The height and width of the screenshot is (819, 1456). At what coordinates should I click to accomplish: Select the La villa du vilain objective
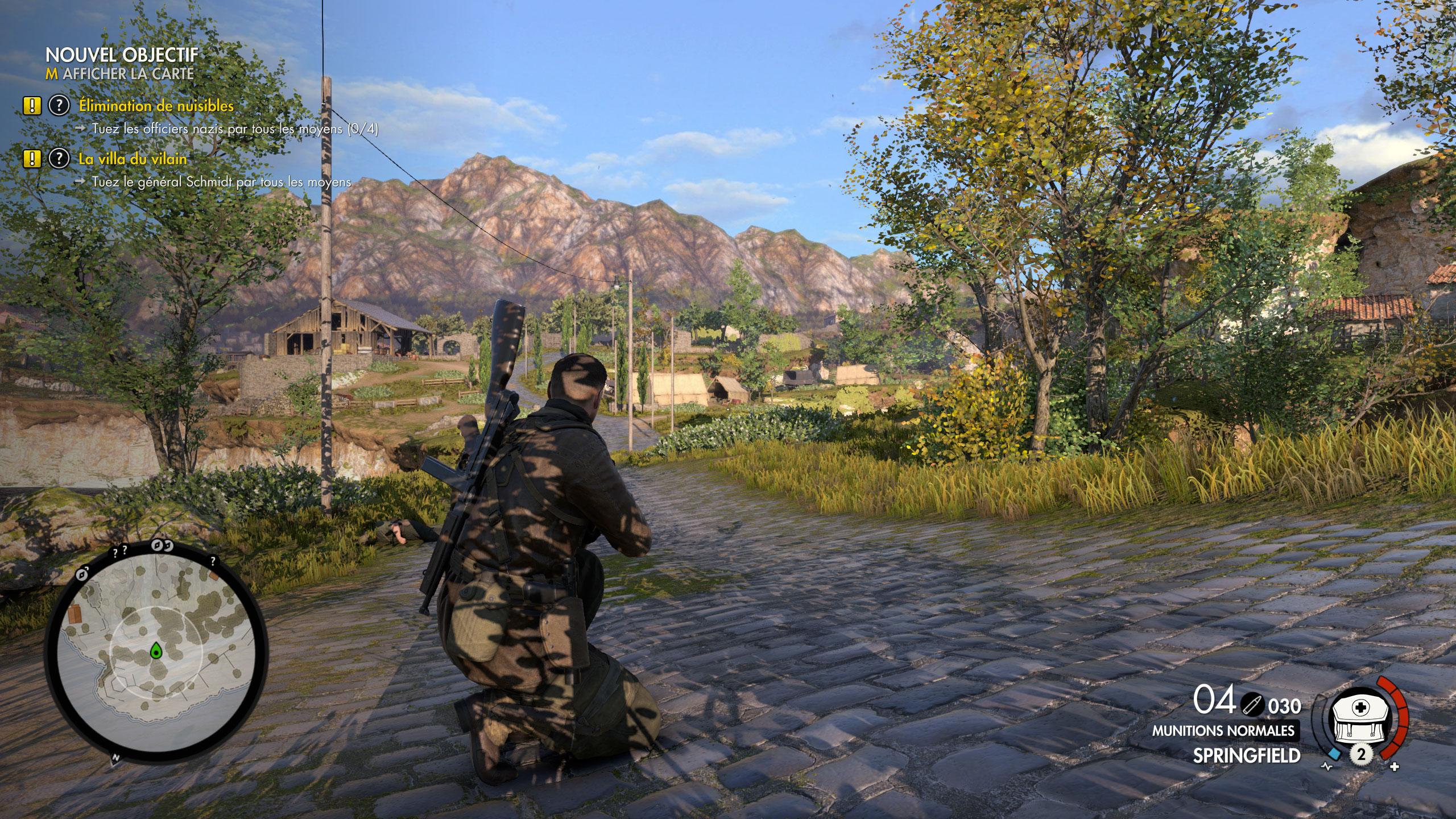point(133,159)
